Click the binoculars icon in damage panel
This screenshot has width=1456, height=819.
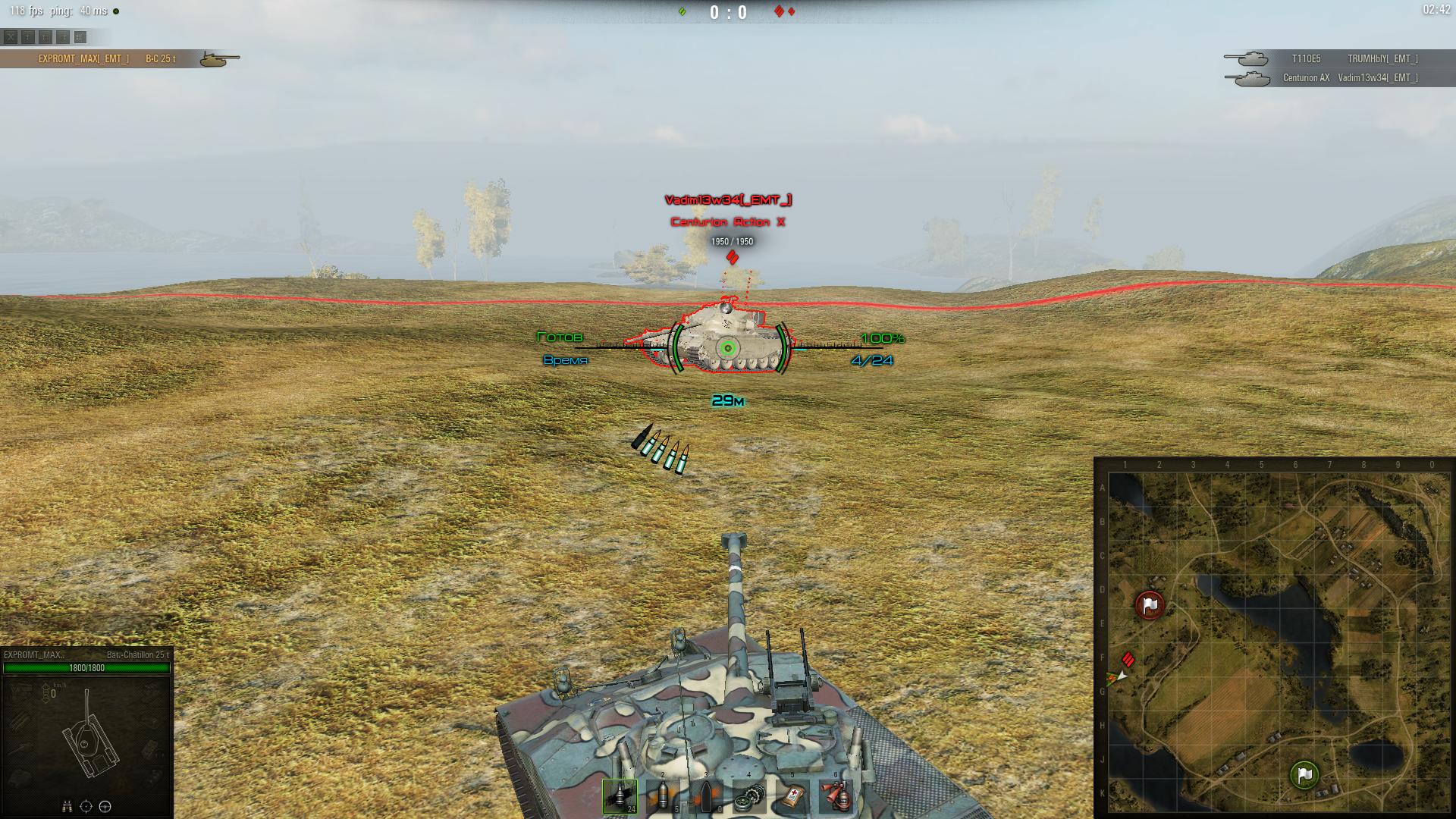pos(67,806)
